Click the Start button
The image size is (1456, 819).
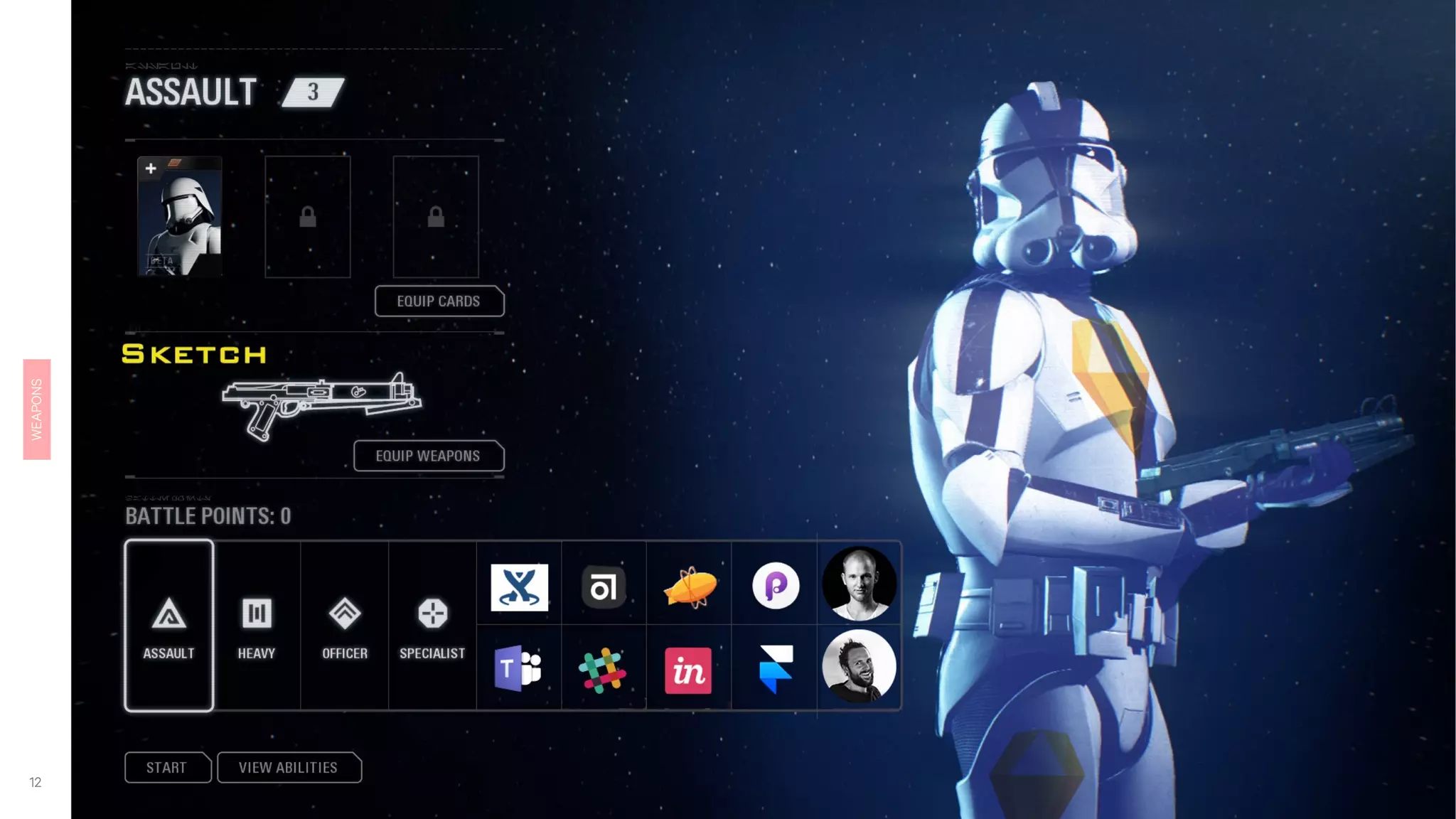coord(167,768)
